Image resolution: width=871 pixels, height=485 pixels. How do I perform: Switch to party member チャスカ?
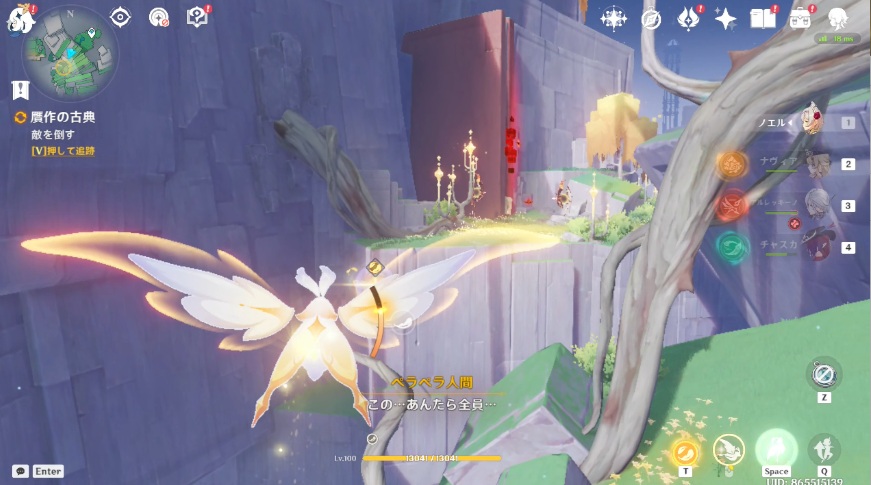(x=818, y=246)
